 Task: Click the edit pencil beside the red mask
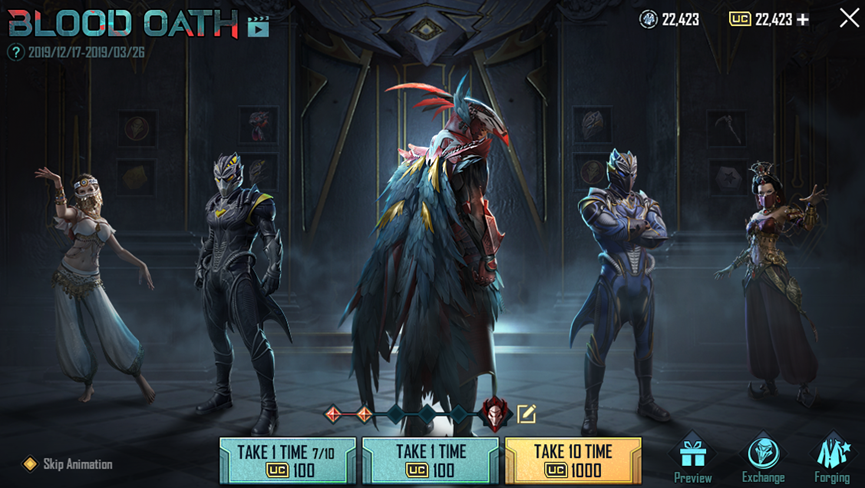tap(527, 413)
